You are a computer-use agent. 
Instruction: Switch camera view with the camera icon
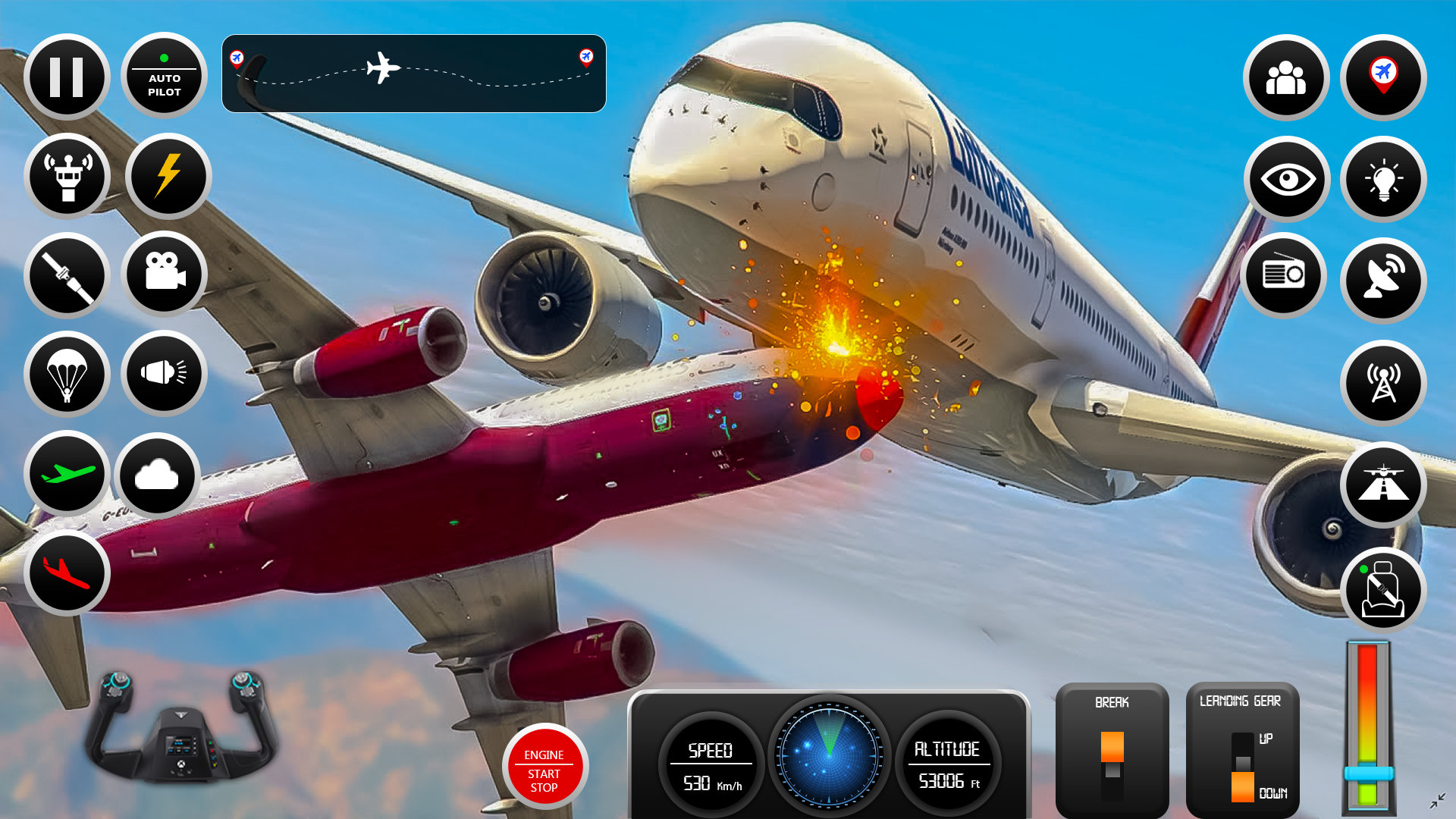pos(165,275)
